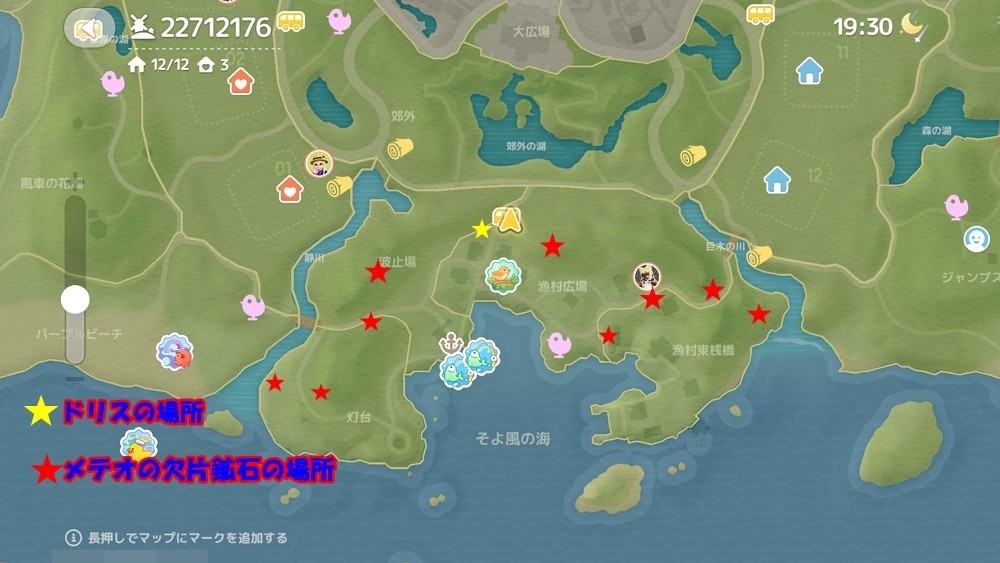The image size is (1000, 563).
Task: Click the heart house marker on plot 02
Action: click(240, 81)
